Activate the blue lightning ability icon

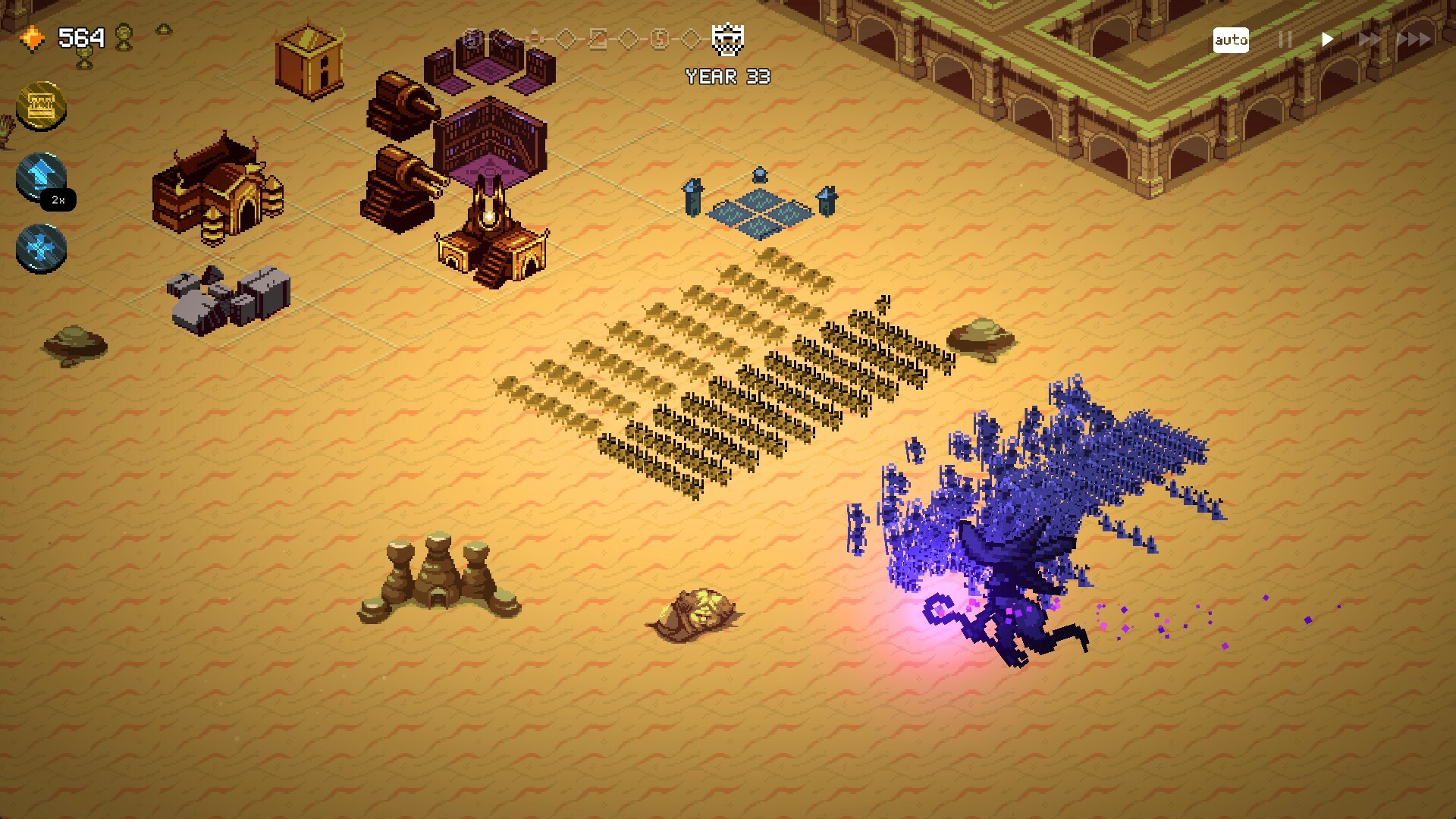(x=40, y=177)
